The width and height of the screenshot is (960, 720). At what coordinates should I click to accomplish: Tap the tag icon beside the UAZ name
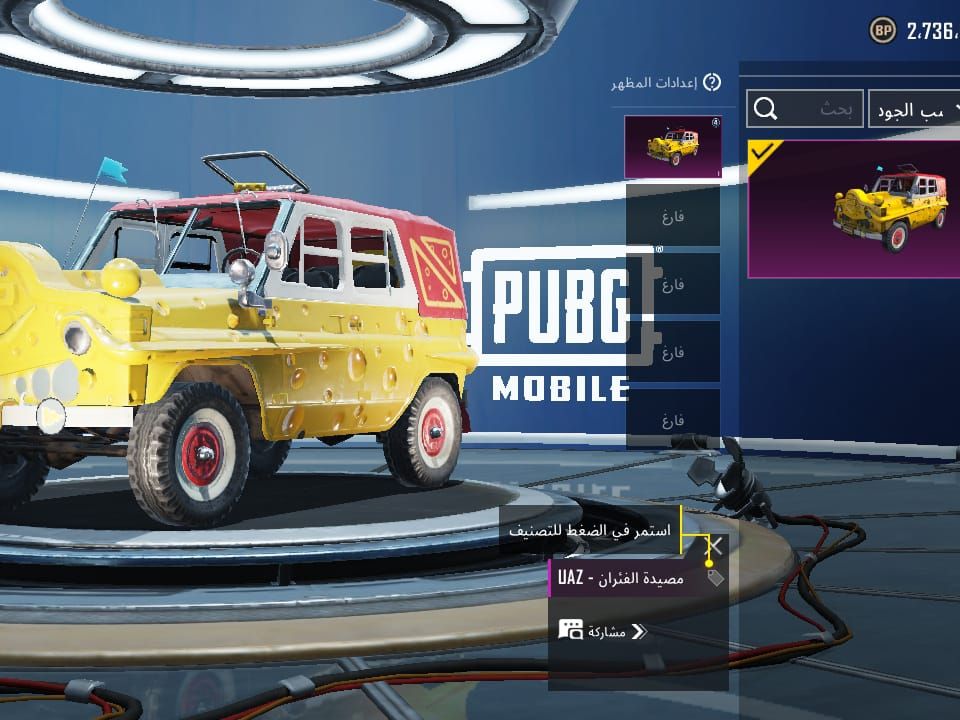[714, 577]
